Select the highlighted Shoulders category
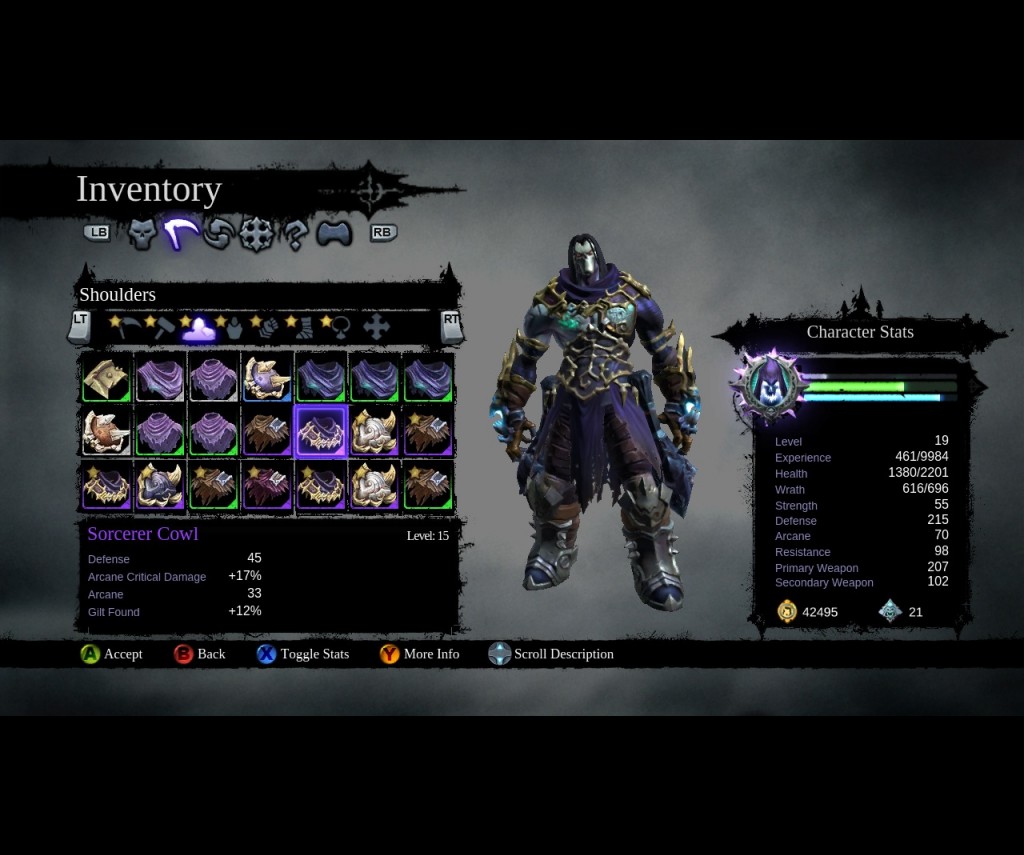Screen dimensions: 1024x855 tap(198, 327)
